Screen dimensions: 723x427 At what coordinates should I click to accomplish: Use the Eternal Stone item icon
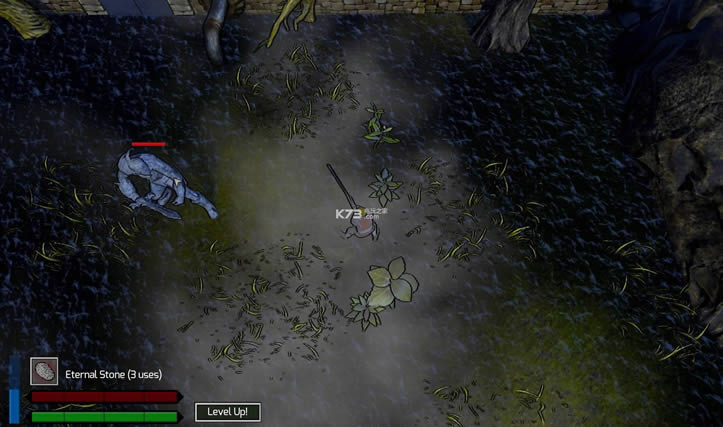tap(43, 371)
